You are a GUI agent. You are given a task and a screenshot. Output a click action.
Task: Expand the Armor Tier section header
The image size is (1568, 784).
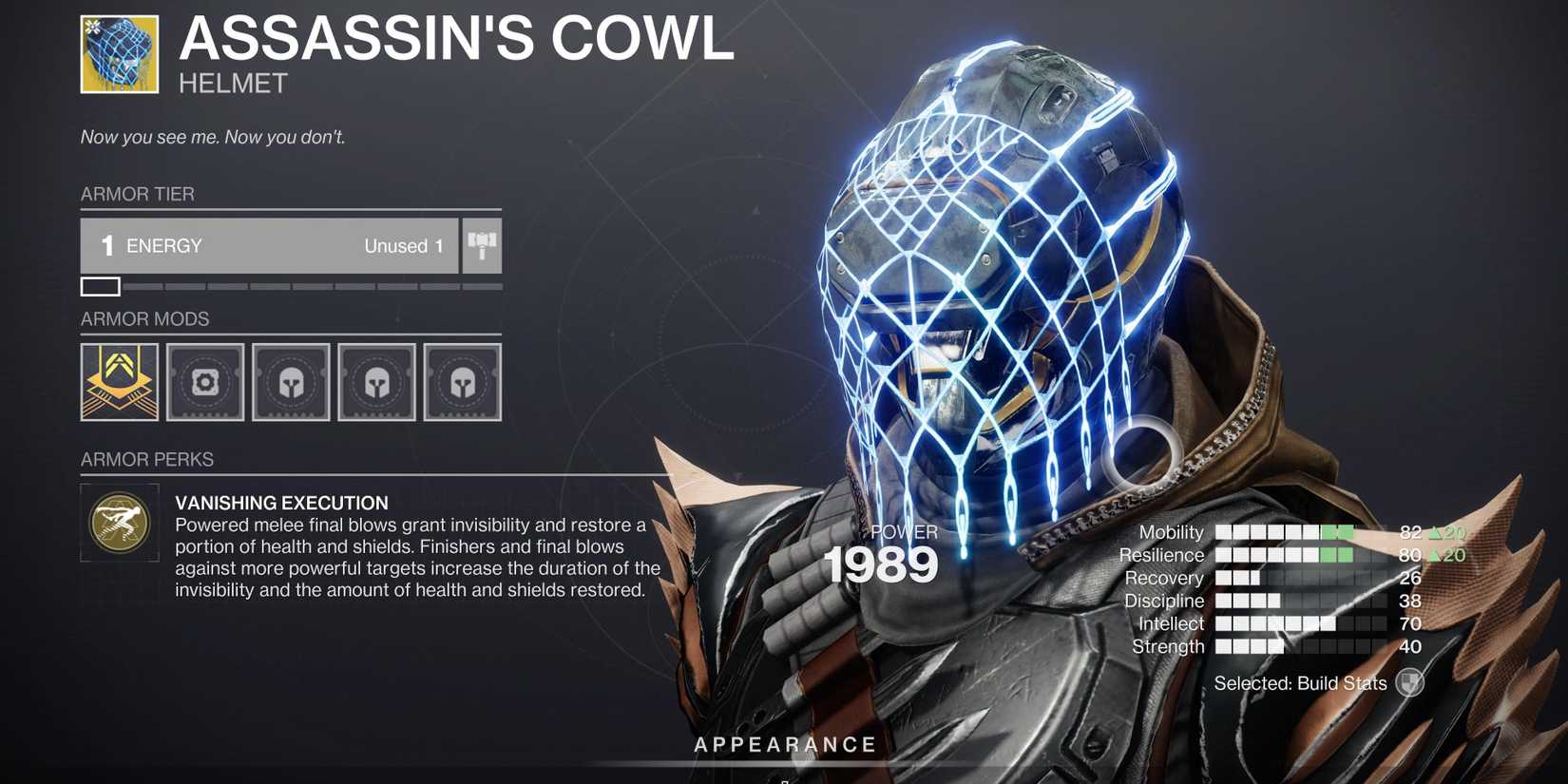(138, 194)
